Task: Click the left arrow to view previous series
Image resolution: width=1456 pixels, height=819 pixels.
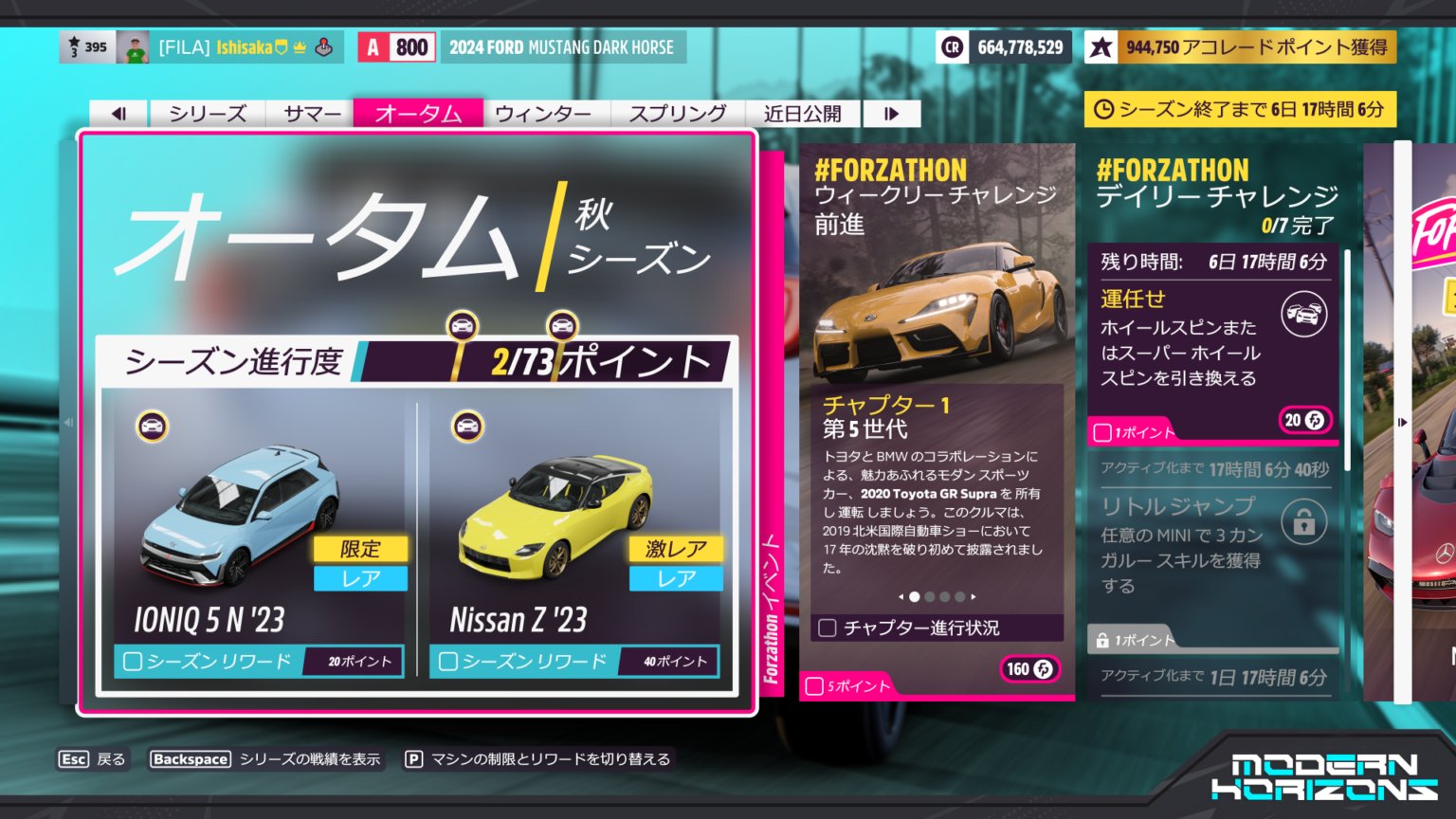Action: 118,113
